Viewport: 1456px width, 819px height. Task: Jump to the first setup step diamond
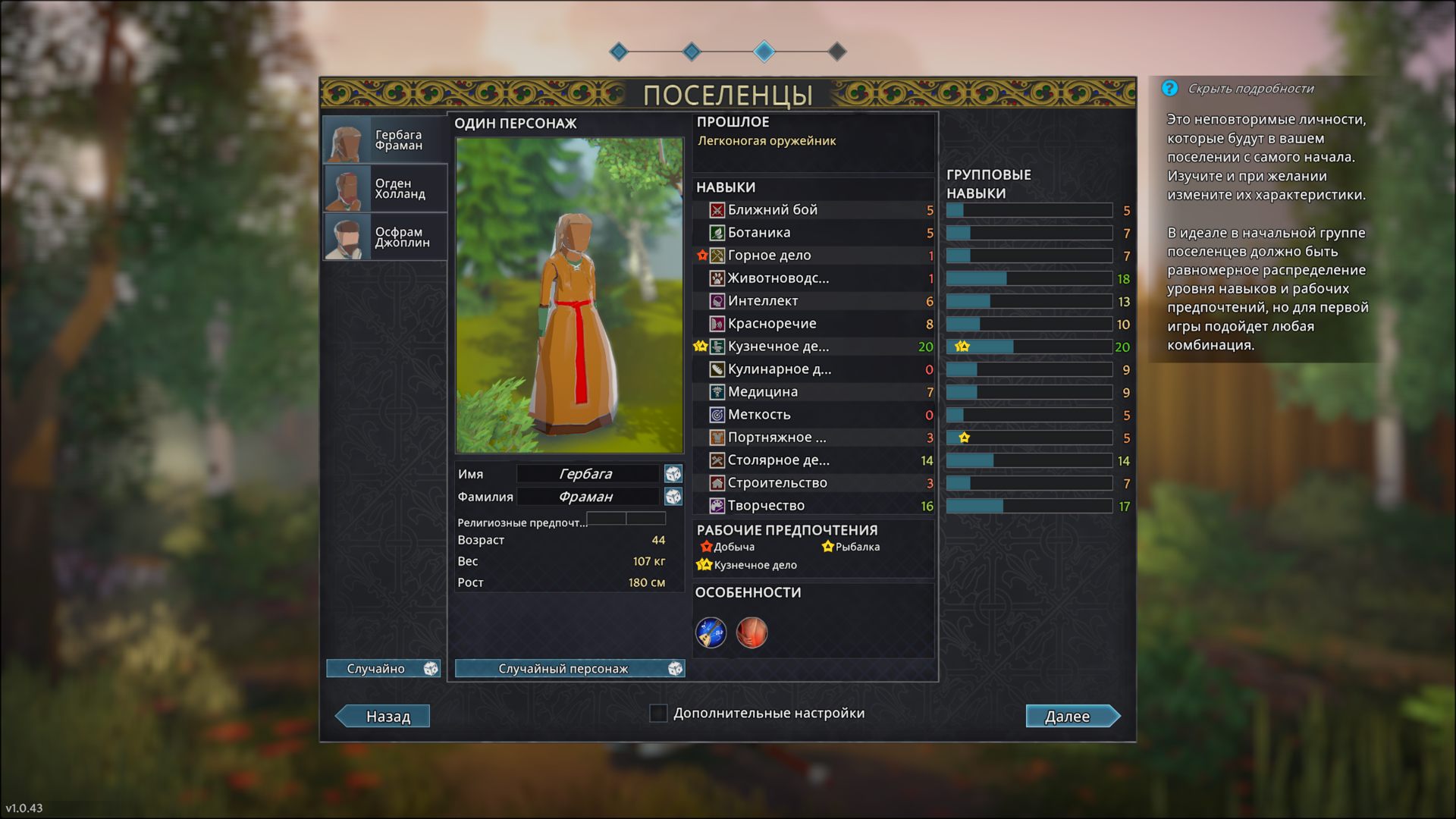[619, 52]
